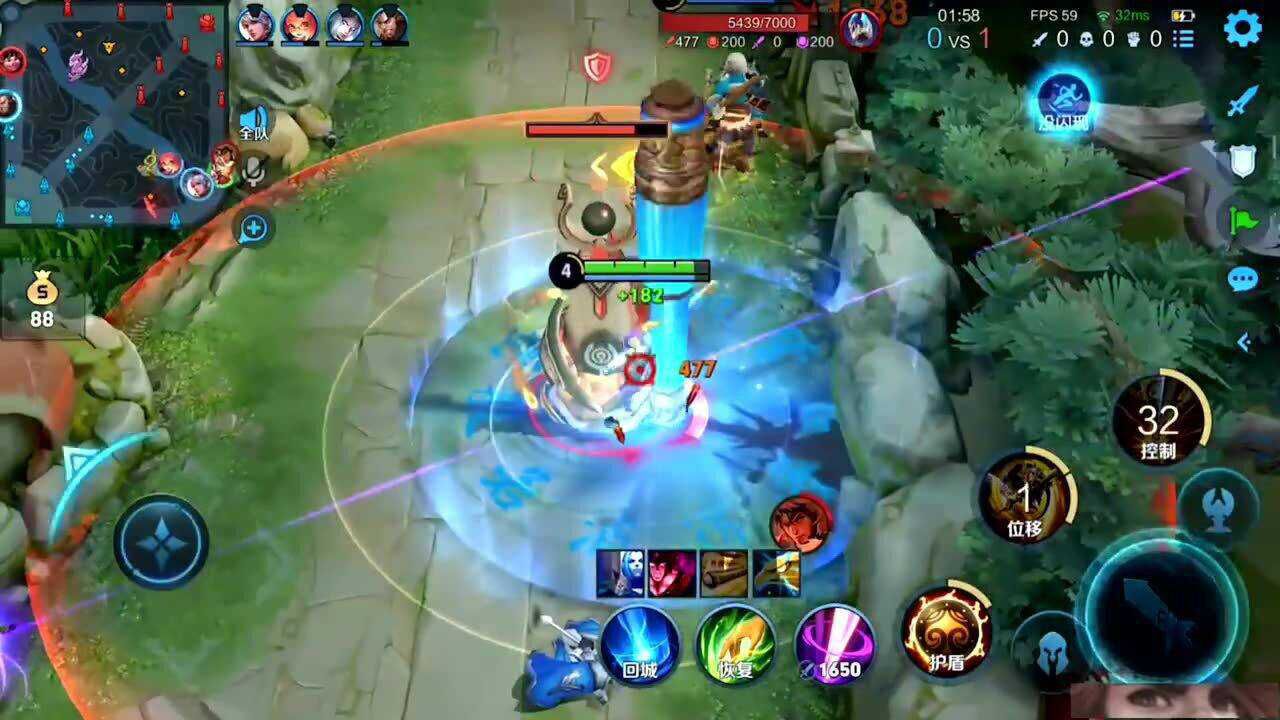This screenshot has width=1280, height=720.
Task: Send the green flag signal
Action: pos(1243,219)
